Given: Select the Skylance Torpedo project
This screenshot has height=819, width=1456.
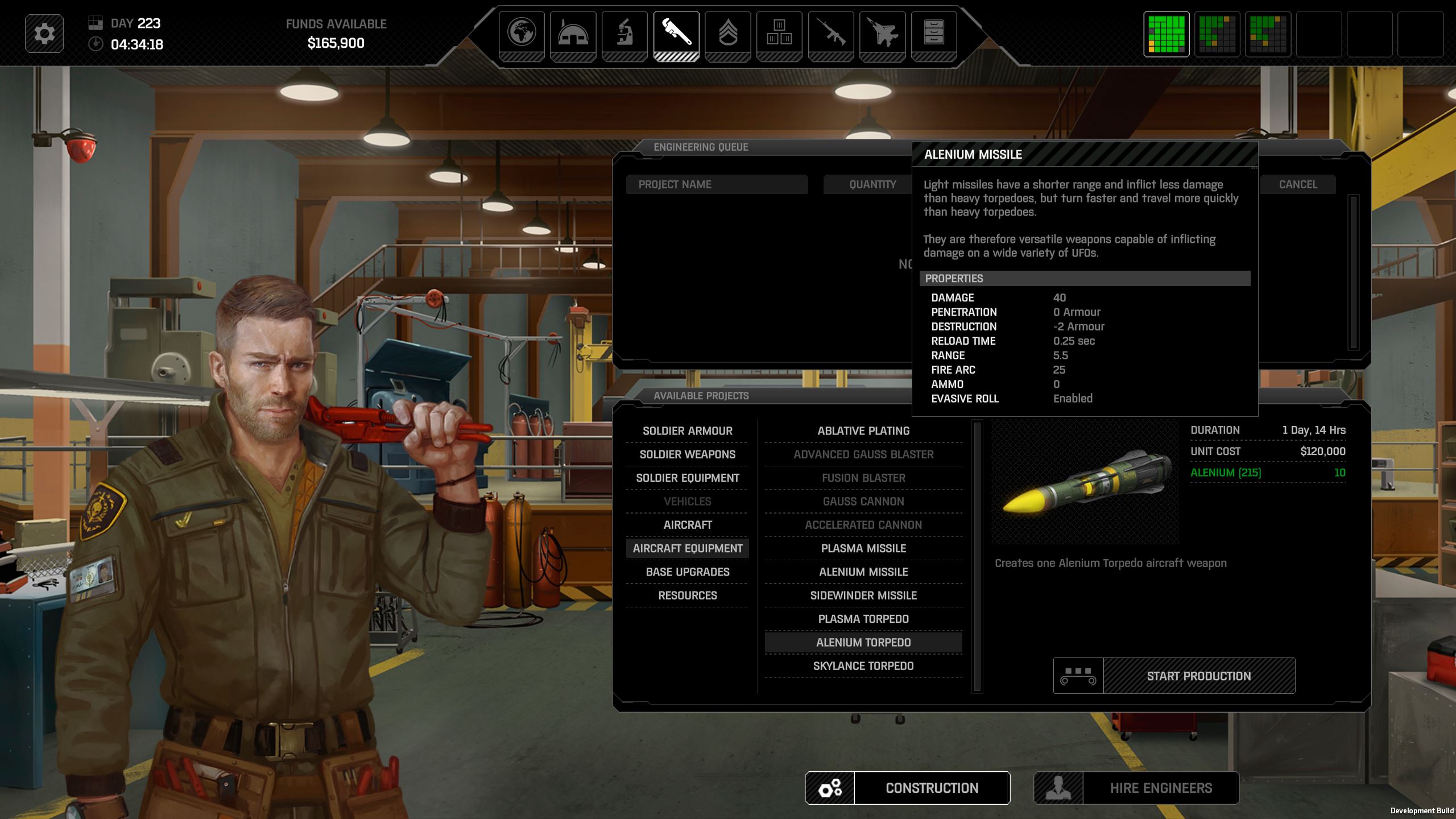Looking at the screenshot, I should [863, 666].
